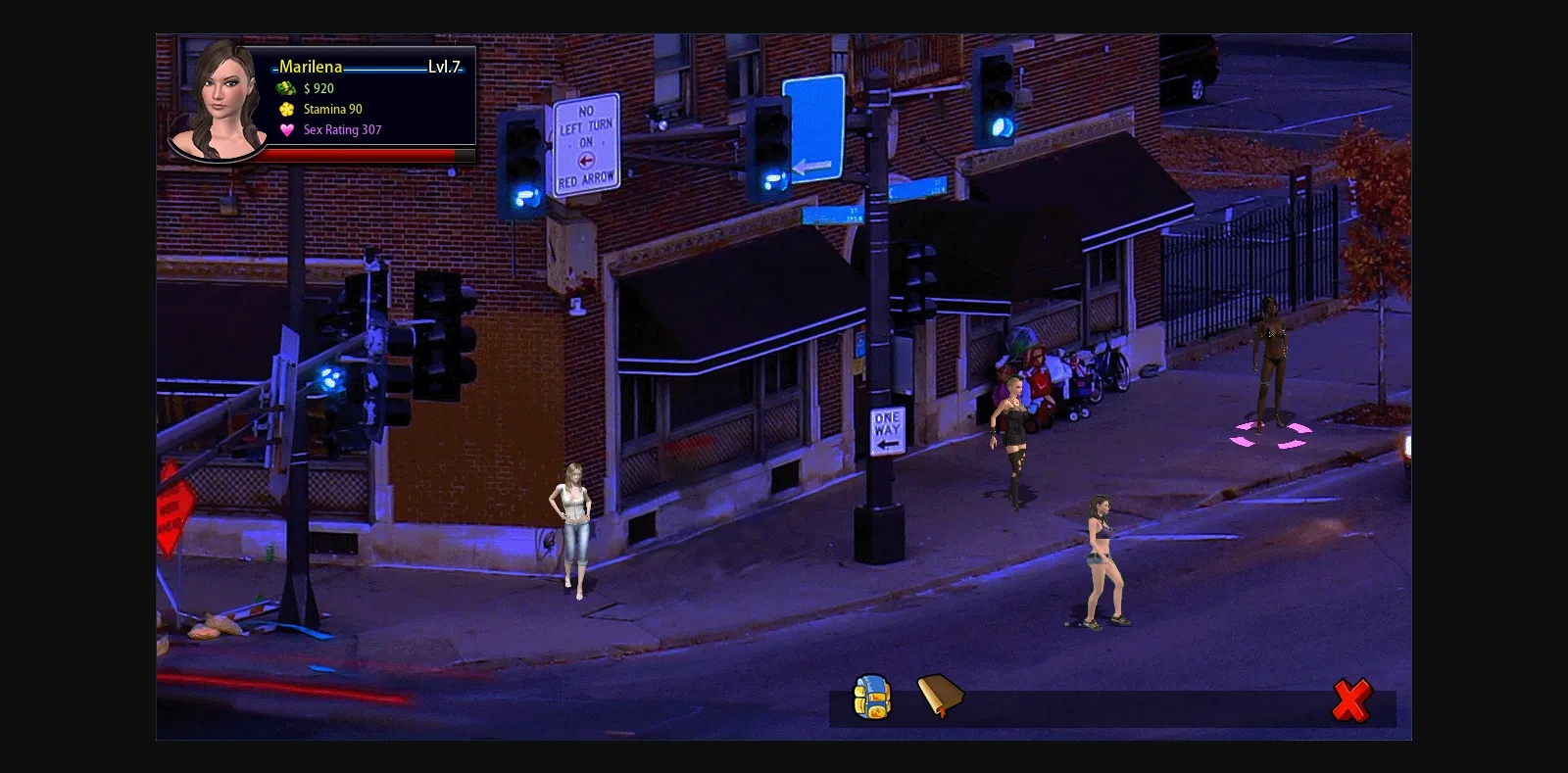Click the pink heart Sex Rating icon
Viewport: 1568px width, 773px height.
(285, 129)
